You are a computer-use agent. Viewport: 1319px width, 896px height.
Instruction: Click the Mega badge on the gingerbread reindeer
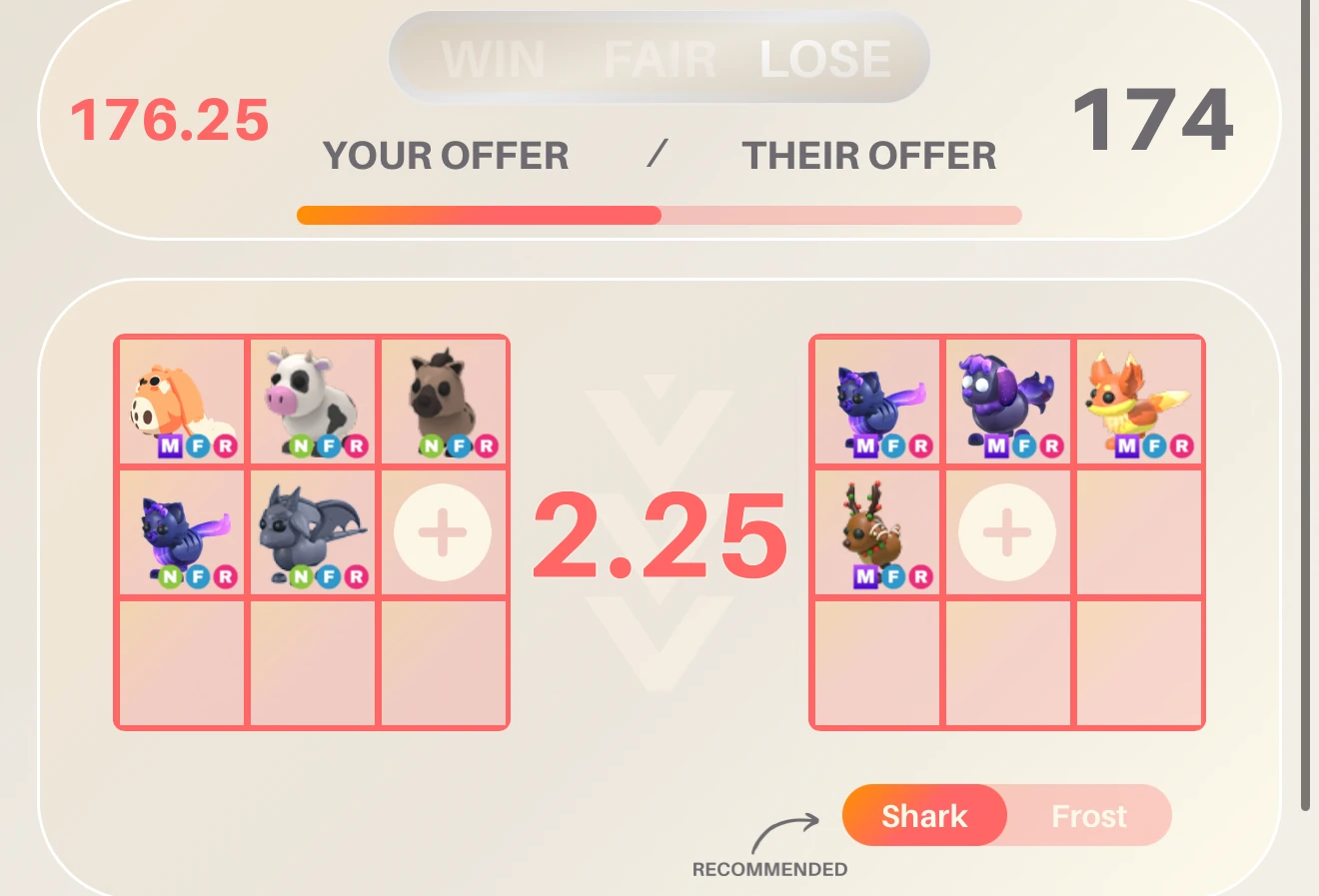tap(866, 576)
